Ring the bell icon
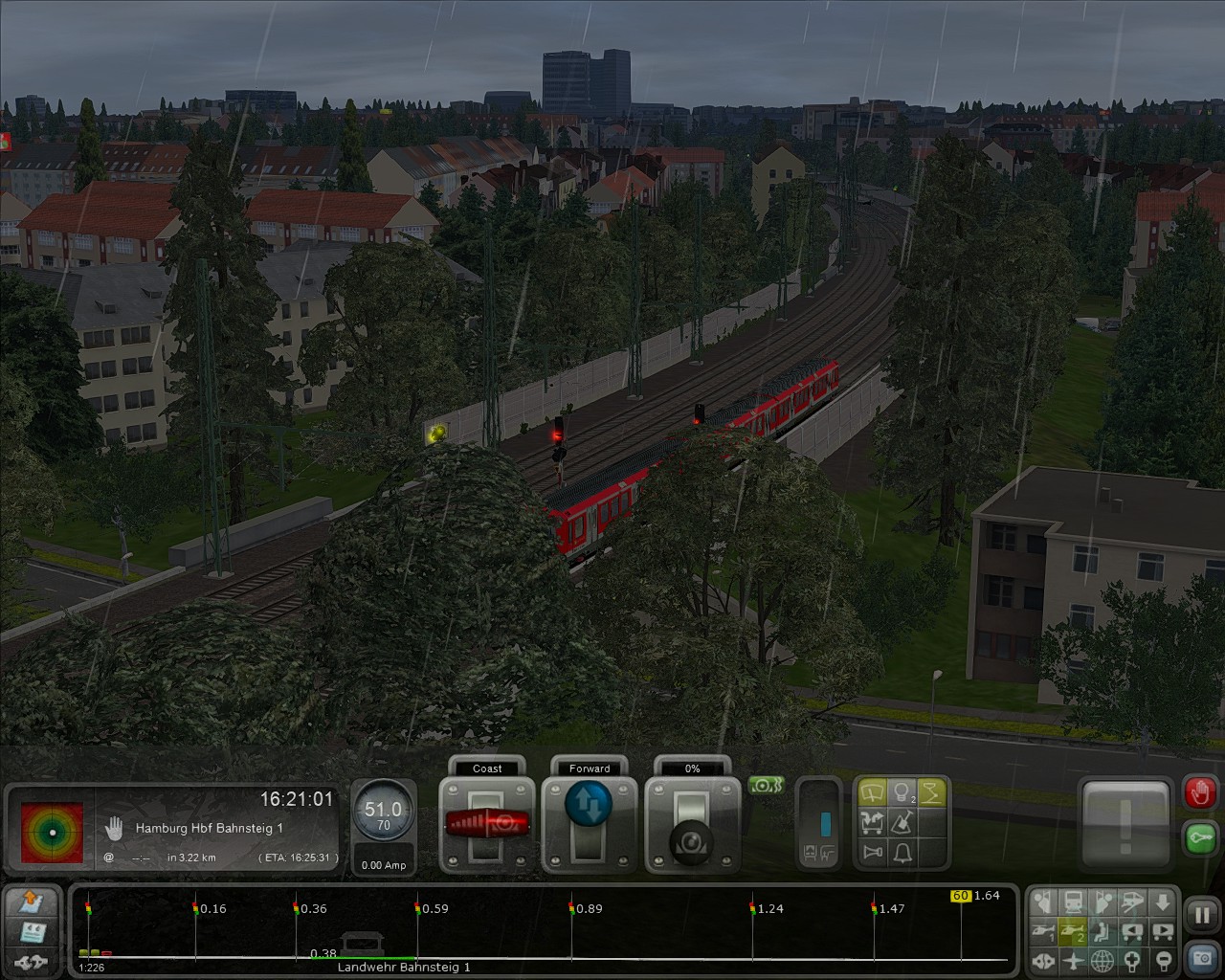The image size is (1225, 980). tap(902, 852)
